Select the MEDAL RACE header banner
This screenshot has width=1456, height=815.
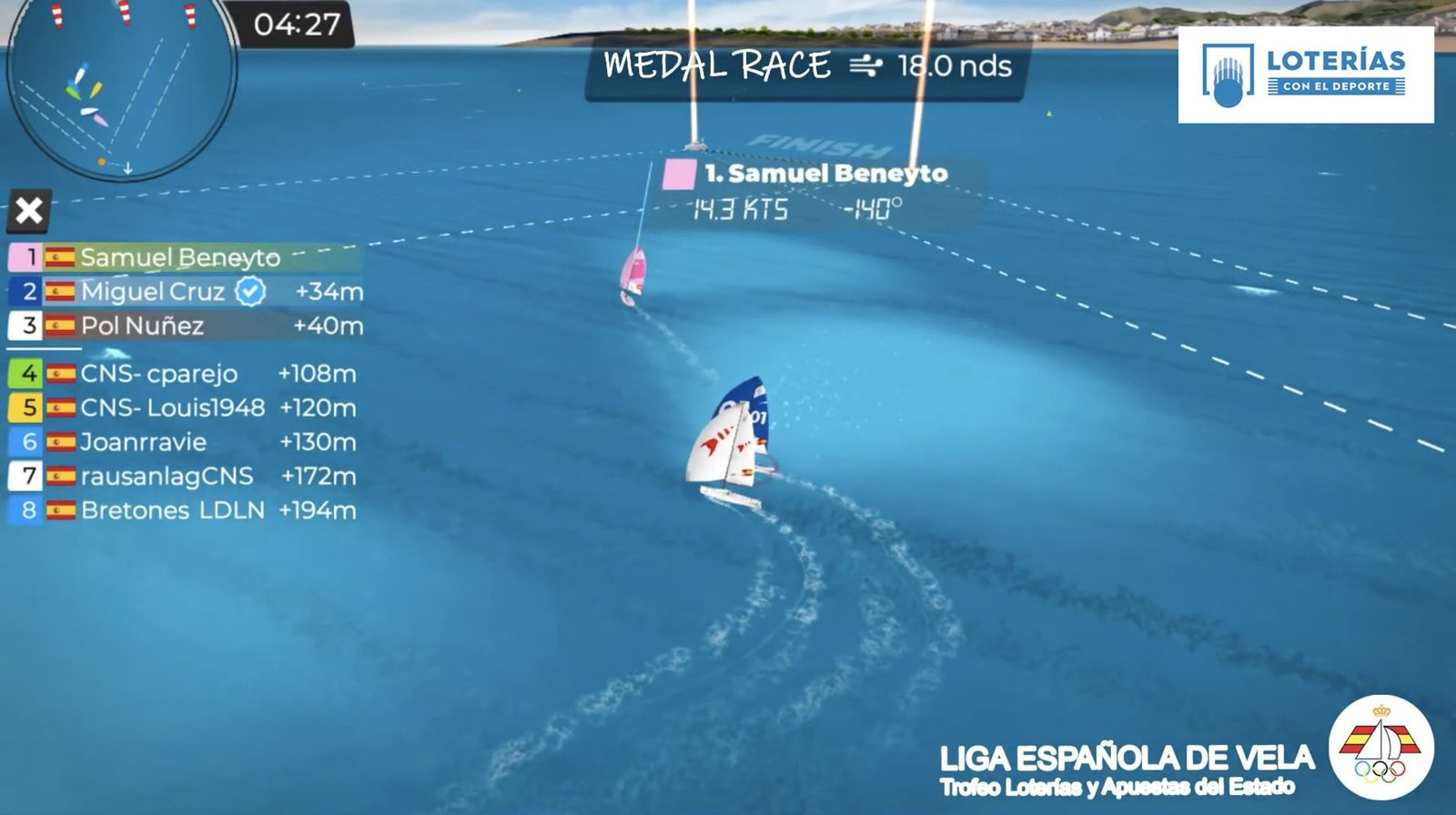tap(719, 65)
